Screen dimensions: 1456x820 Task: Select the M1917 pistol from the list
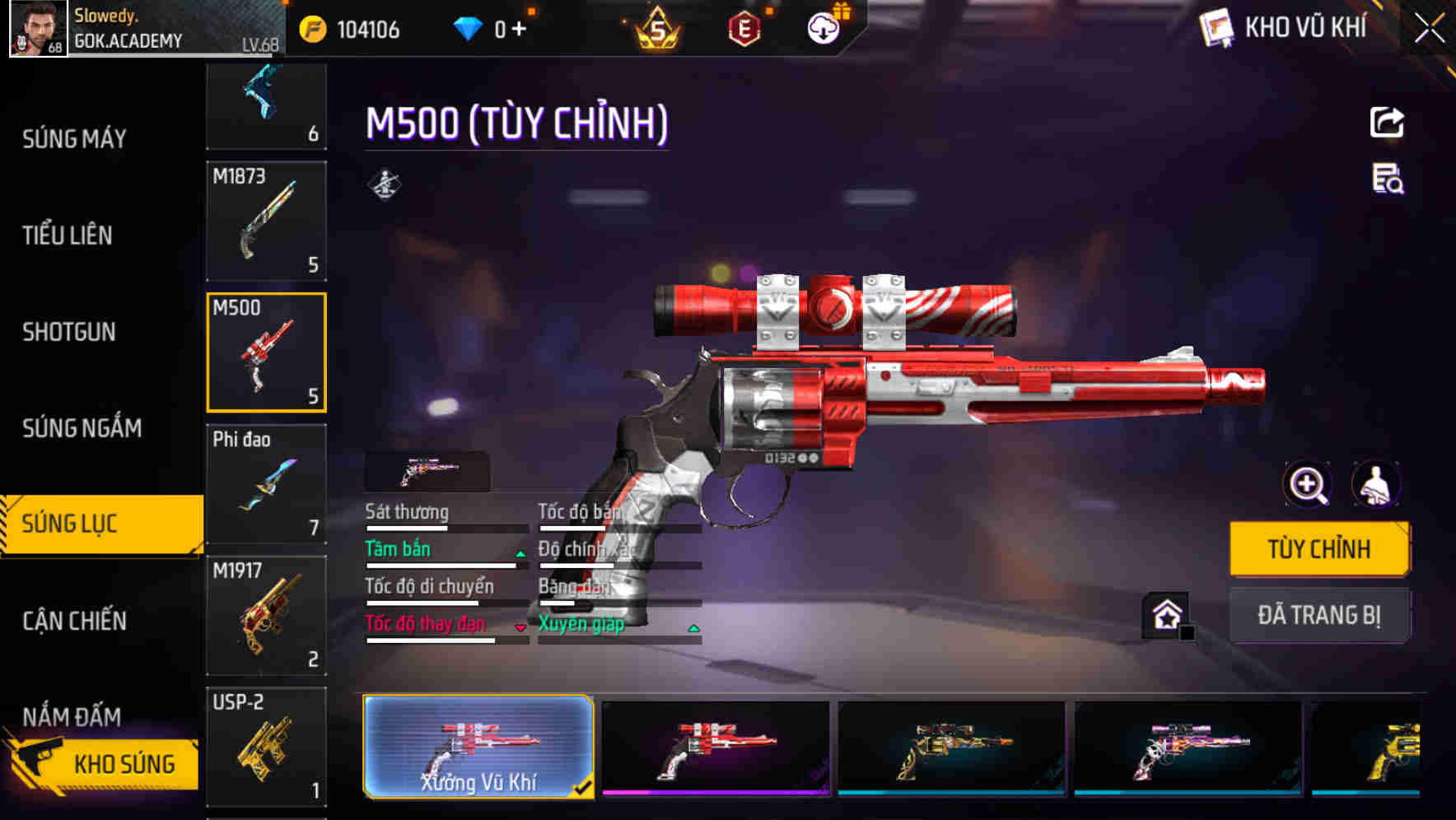pos(266,613)
